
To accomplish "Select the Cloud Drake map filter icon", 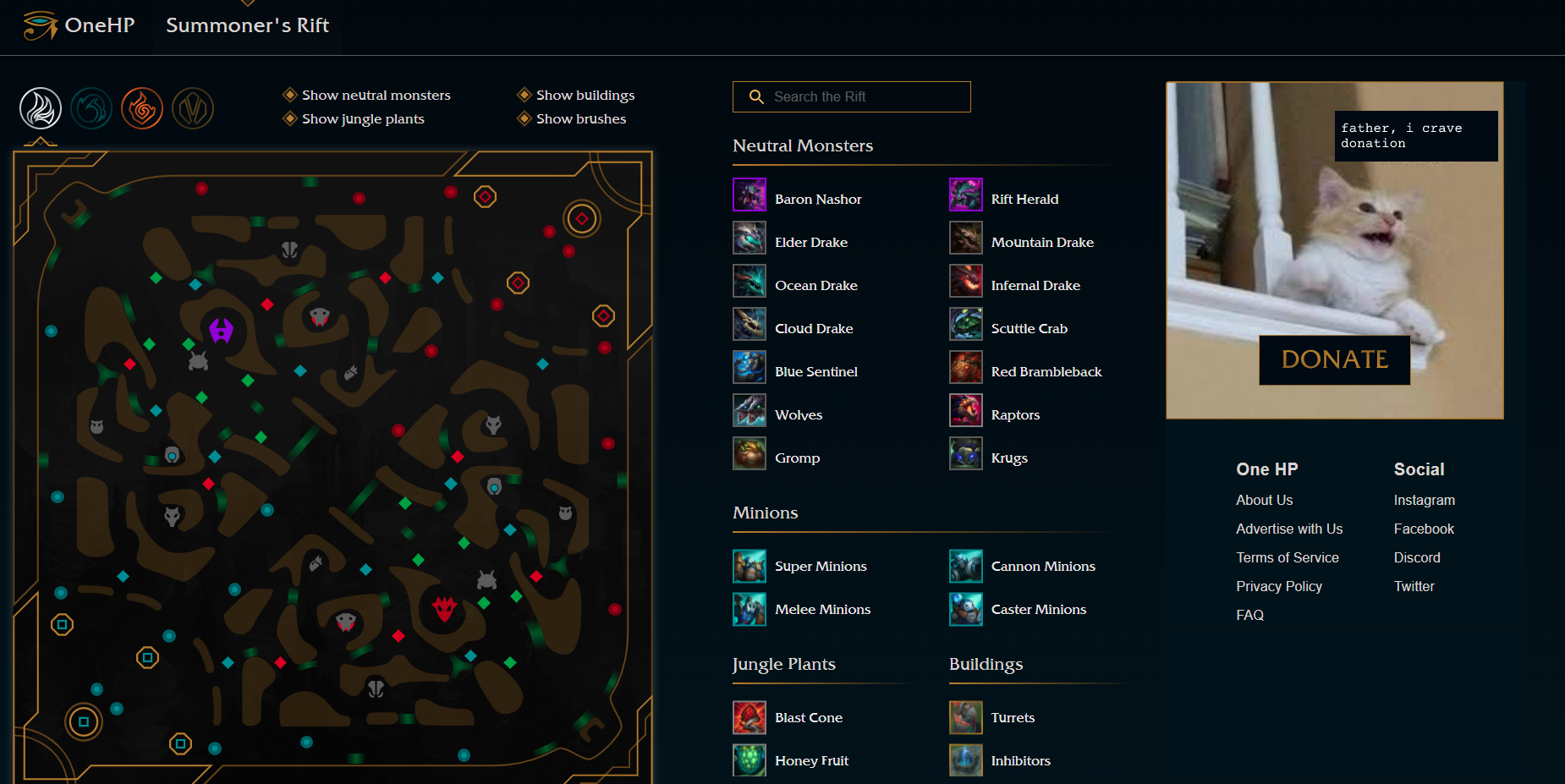I will [41, 108].
